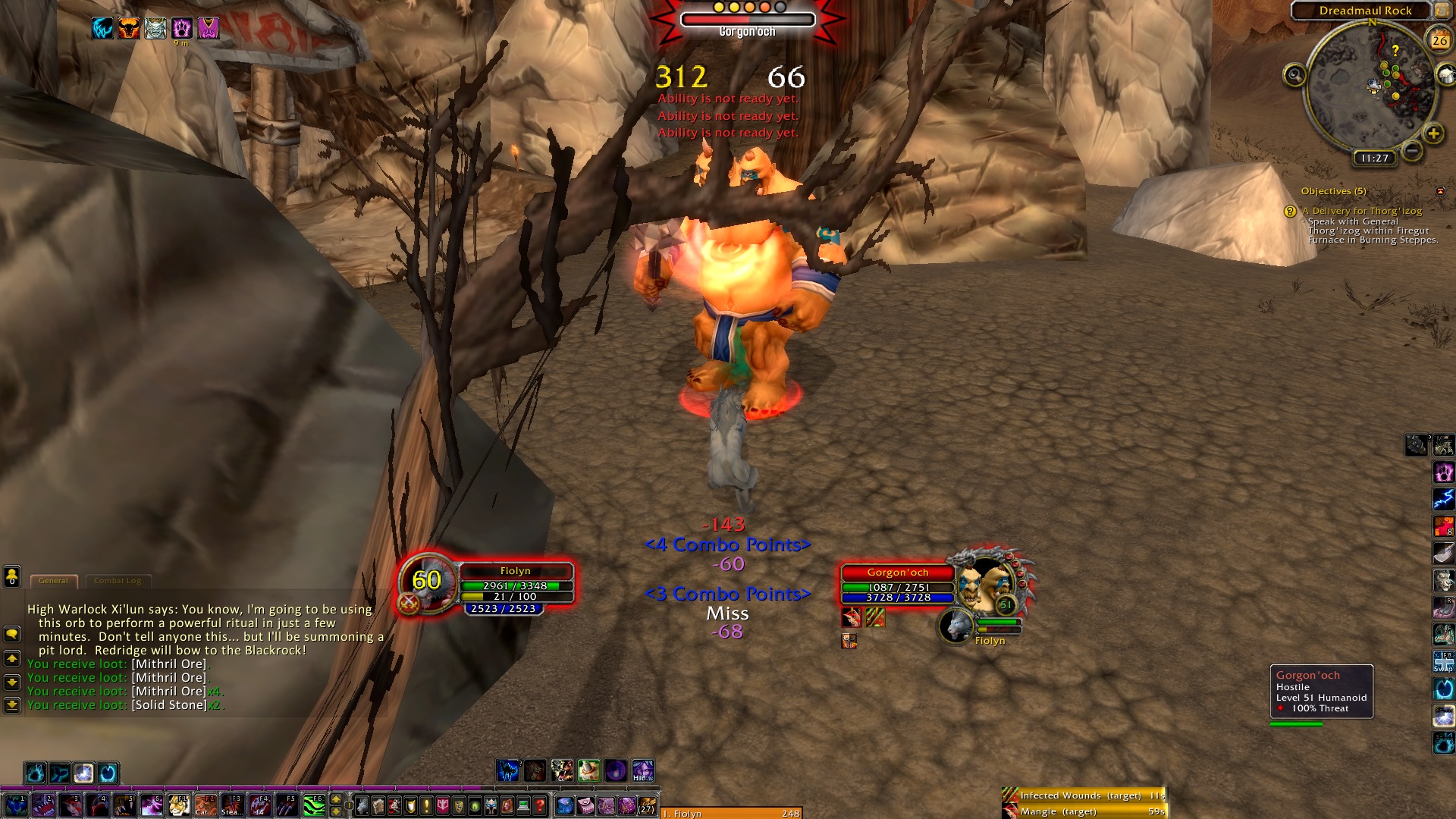
Task: Switch to the Combat Log chat tab
Action: coord(118,581)
